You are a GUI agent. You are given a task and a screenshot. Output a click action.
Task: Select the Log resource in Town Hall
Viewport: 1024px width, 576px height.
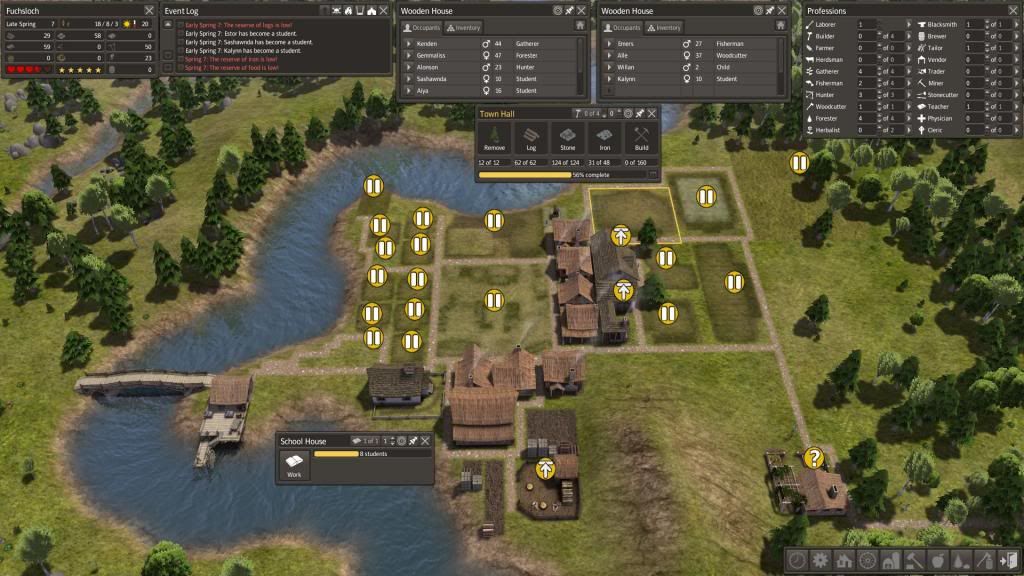pos(531,139)
